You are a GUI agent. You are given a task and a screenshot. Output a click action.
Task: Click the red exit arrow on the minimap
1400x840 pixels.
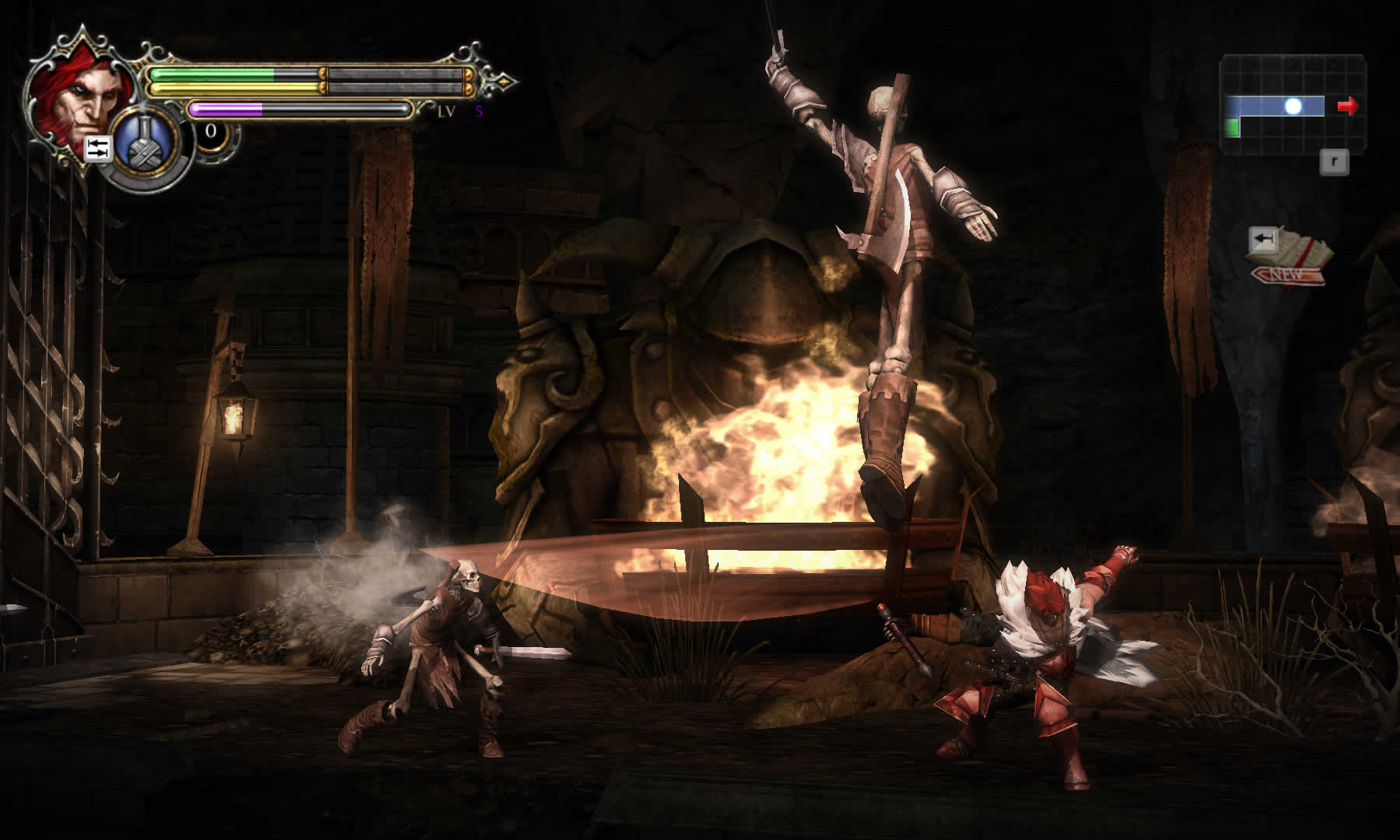point(1347,106)
